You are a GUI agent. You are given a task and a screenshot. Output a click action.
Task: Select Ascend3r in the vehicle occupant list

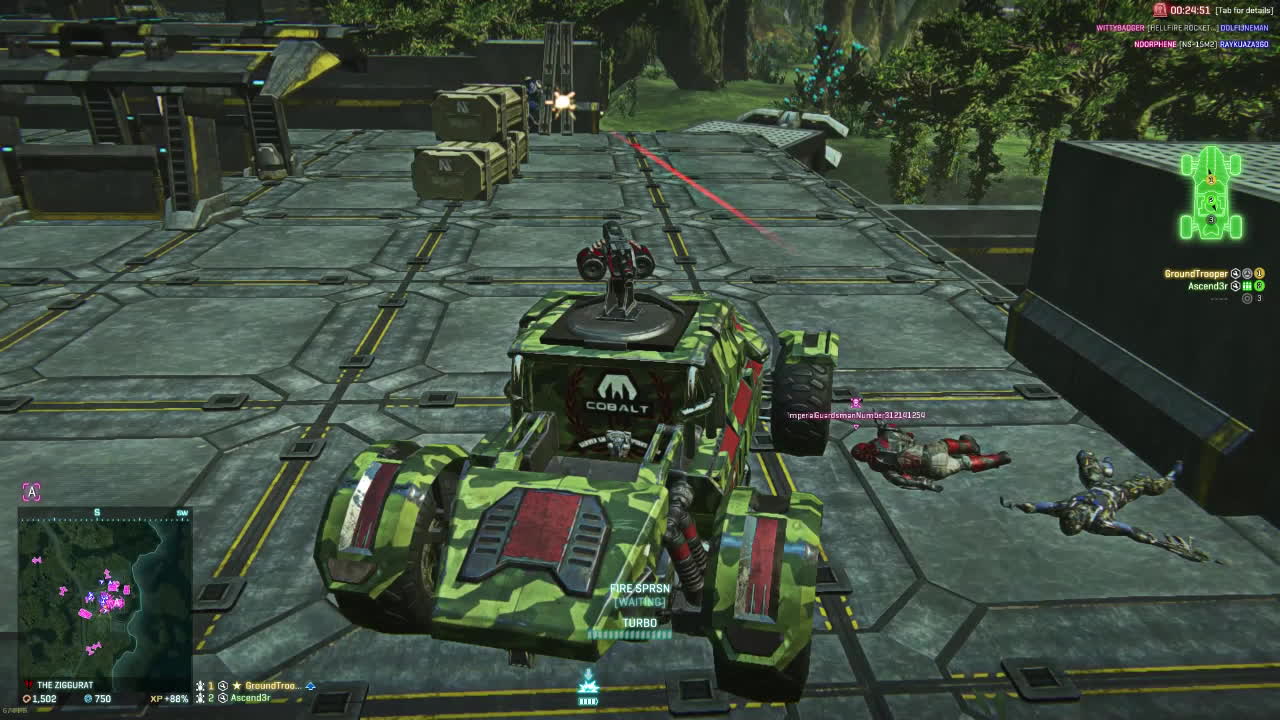[x=1207, y=286]
